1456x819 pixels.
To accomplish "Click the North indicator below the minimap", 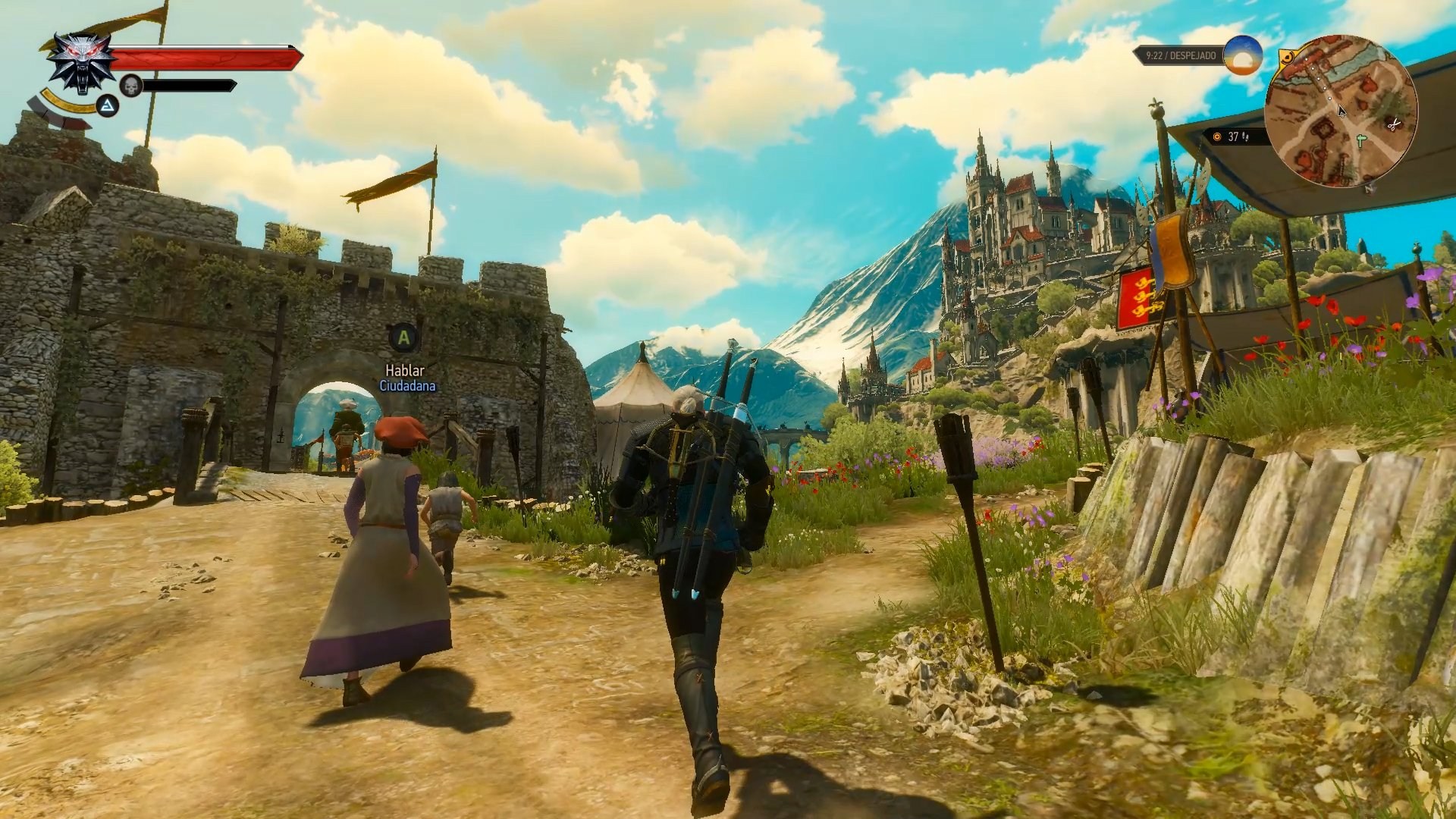I will [x=1370, y=190].
